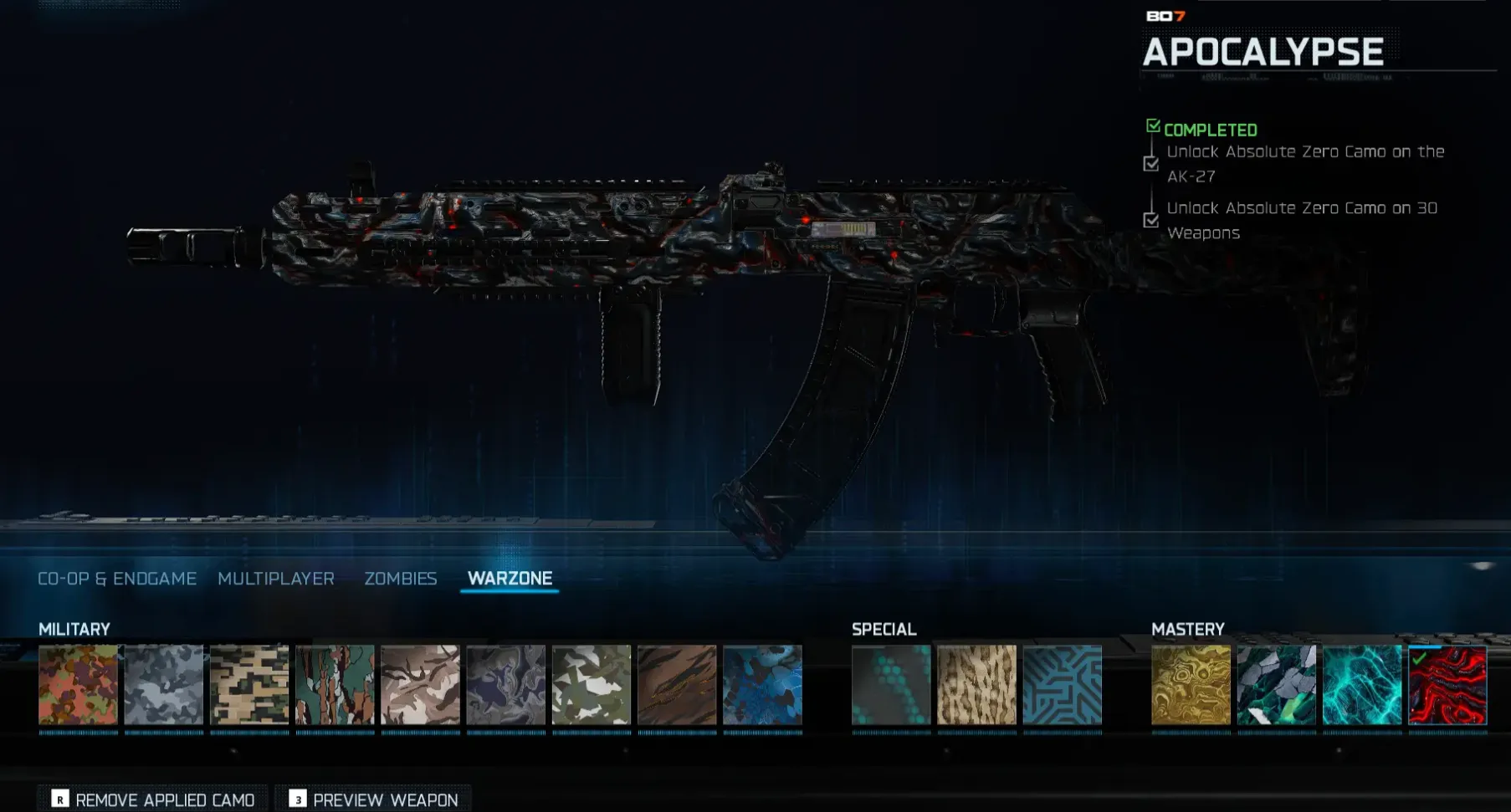Viewport: 1511px width, 812px height.
Task: Switch to the ZOMBIES tab
Action: (x=400, y=578)
